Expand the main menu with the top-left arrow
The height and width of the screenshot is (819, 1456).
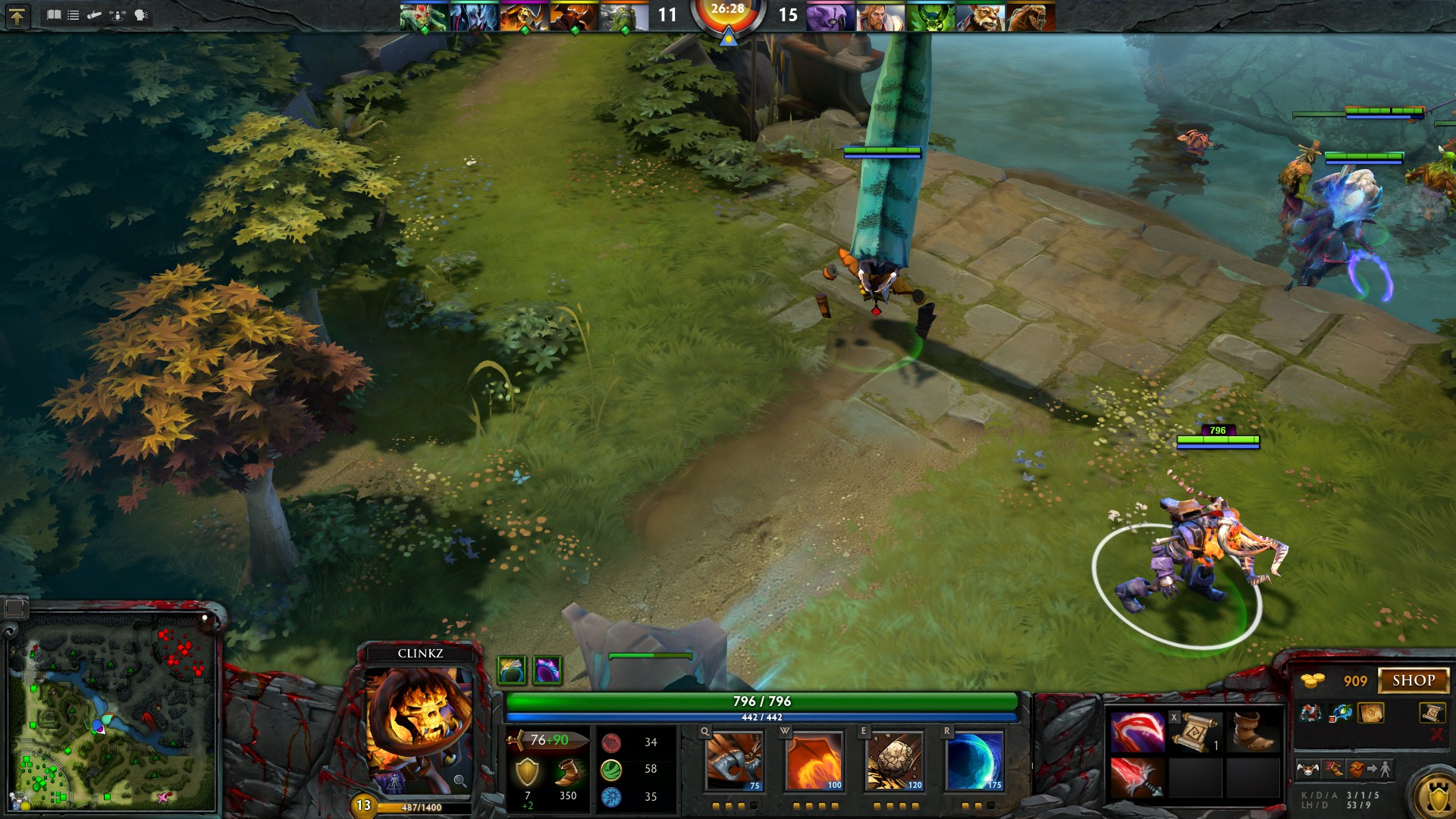(18, 17)
